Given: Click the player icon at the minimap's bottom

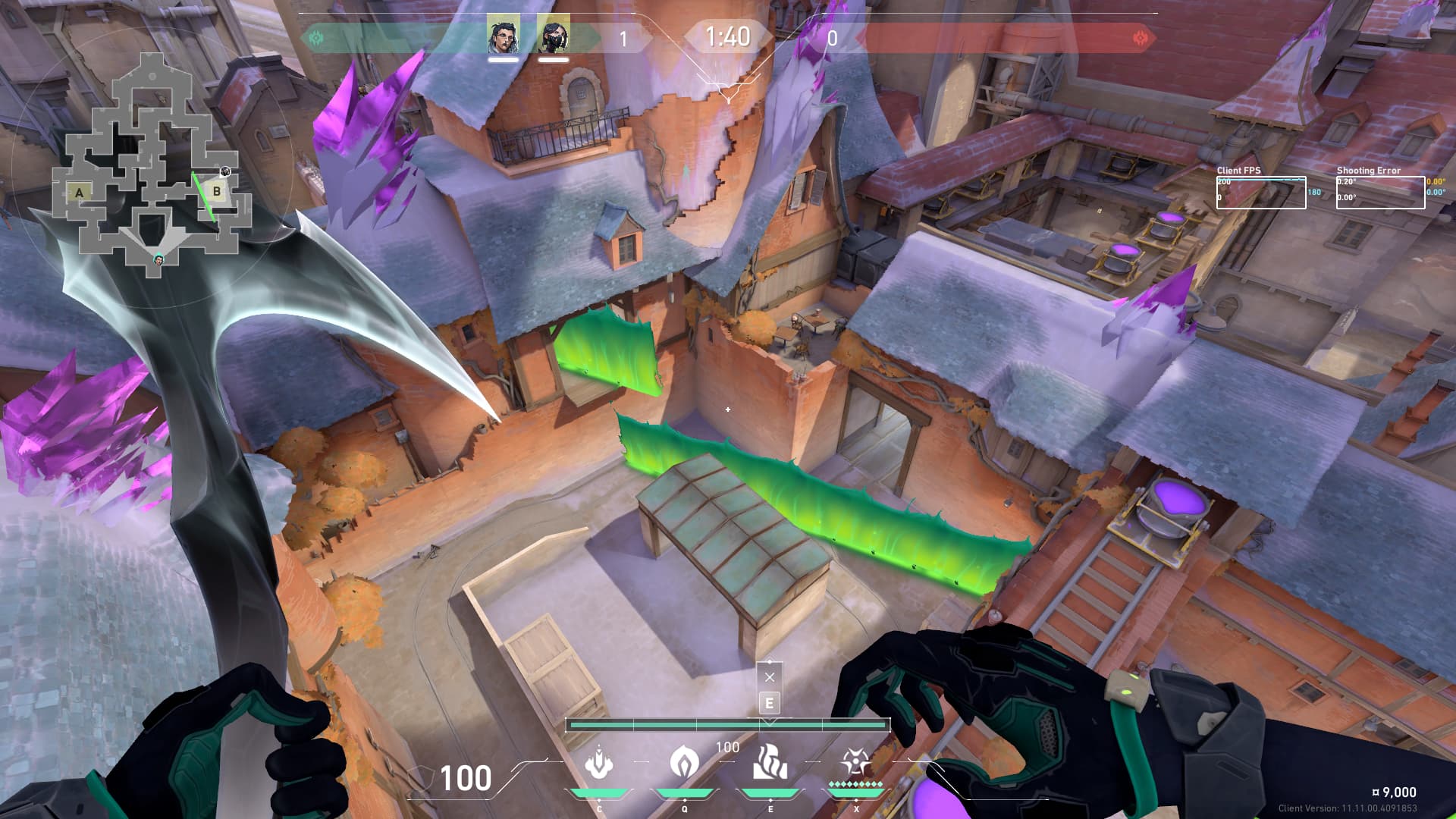Looking at the screenshot, I should pos(159,260).
